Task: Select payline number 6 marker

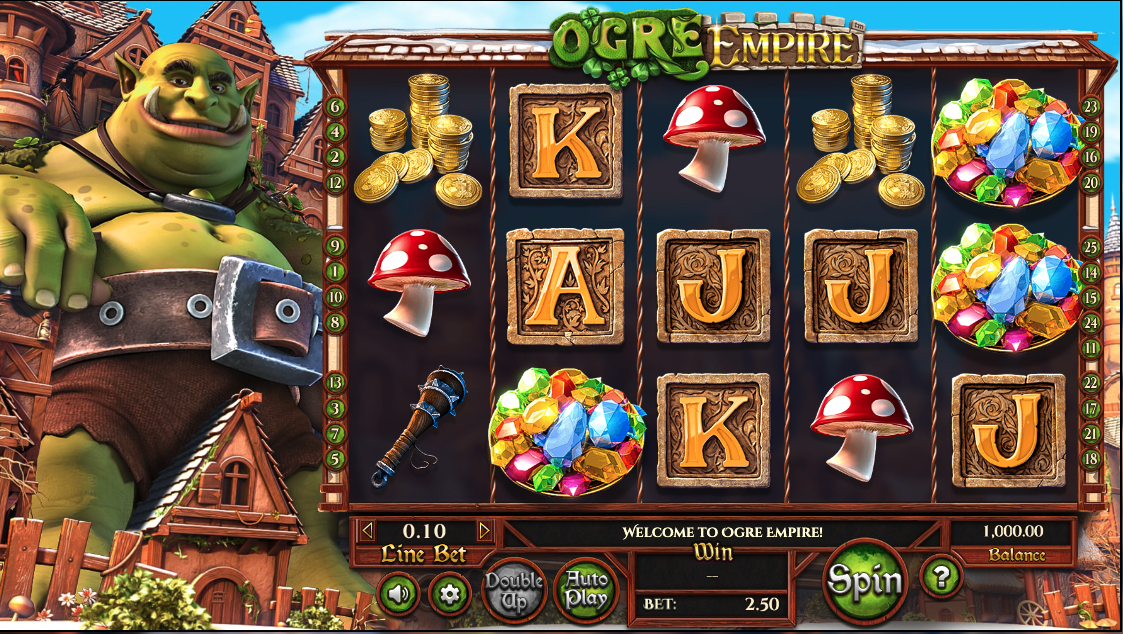Action: coord(336,106)
